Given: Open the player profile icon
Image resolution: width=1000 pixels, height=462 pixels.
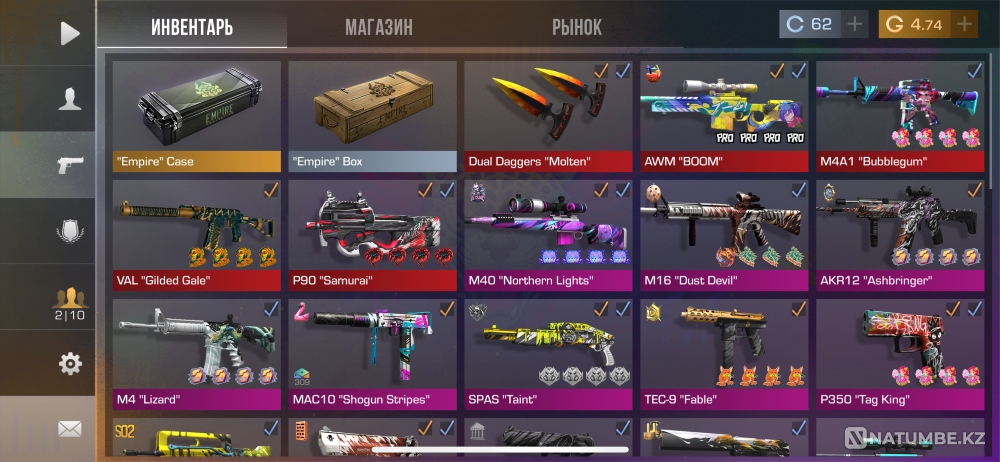Looking at the screenshot, I should point(69,98).
